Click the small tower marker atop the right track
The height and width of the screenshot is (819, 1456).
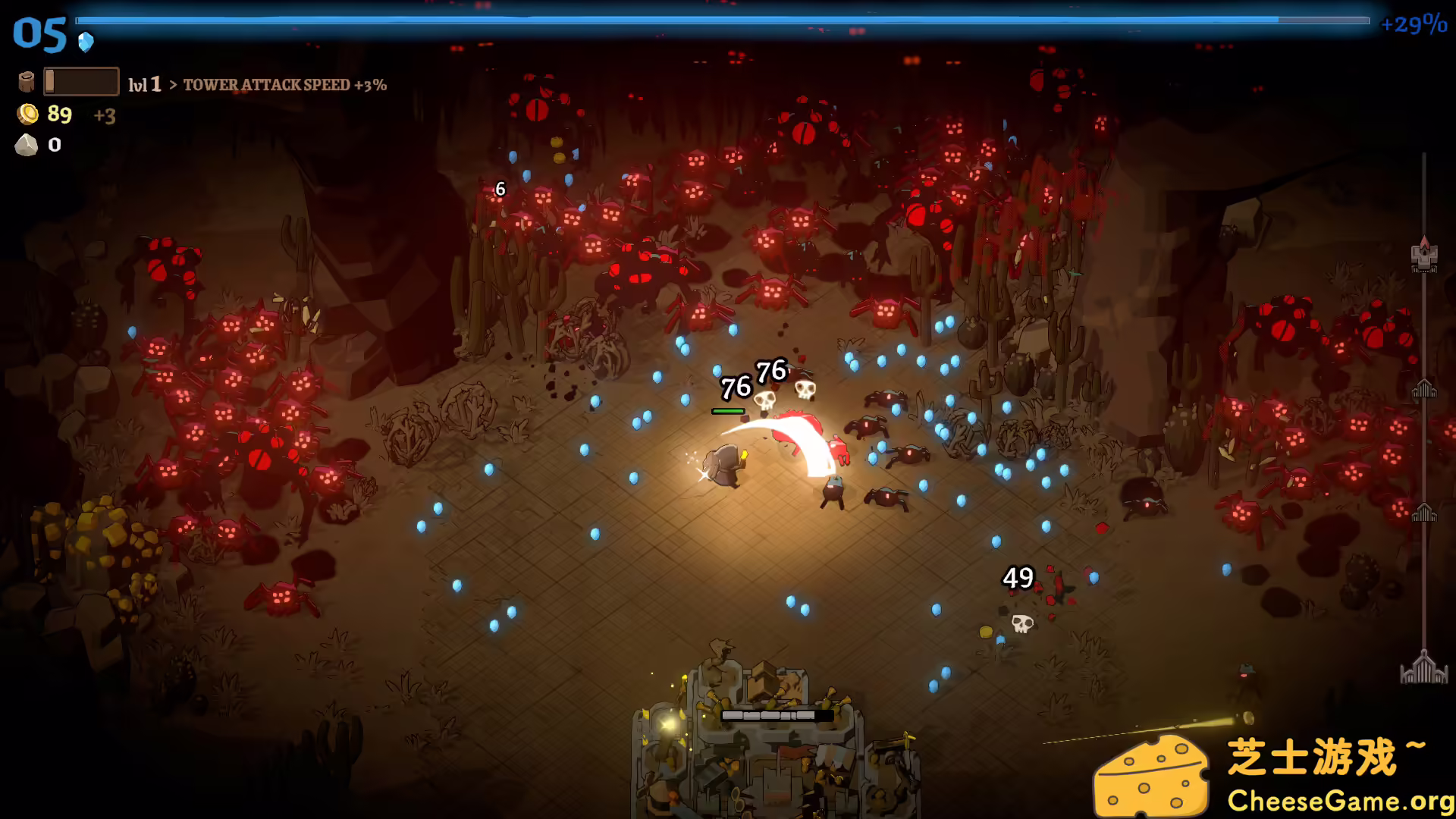tap(1423, 256)
